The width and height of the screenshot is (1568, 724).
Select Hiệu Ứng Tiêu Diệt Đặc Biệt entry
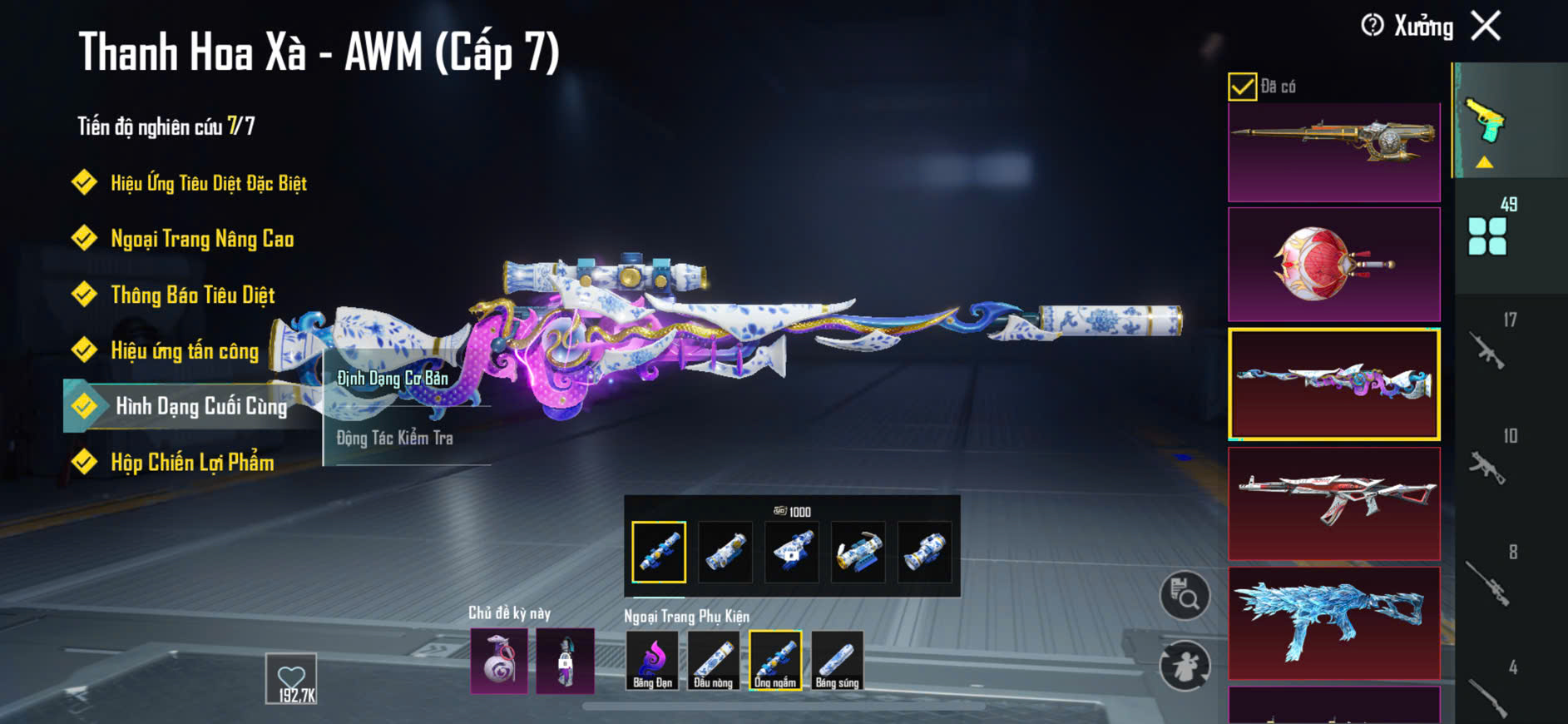[x=208, y=183]
